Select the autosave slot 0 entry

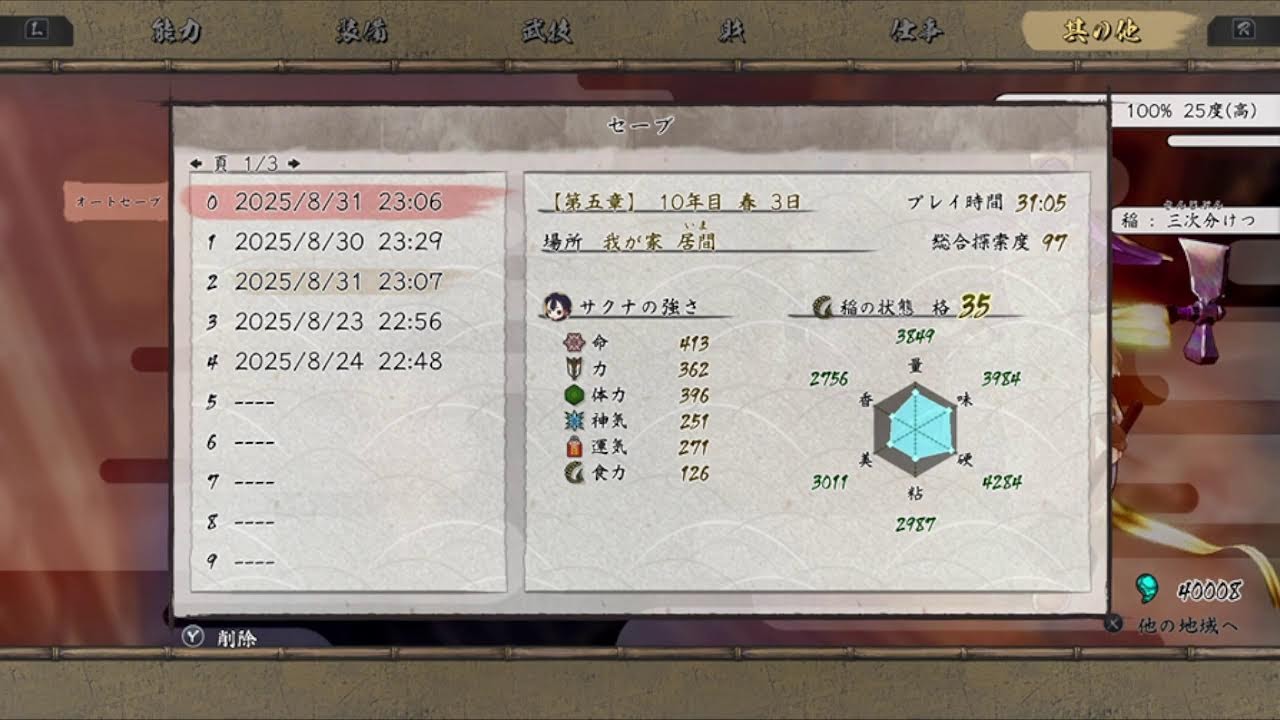point(330,201)
